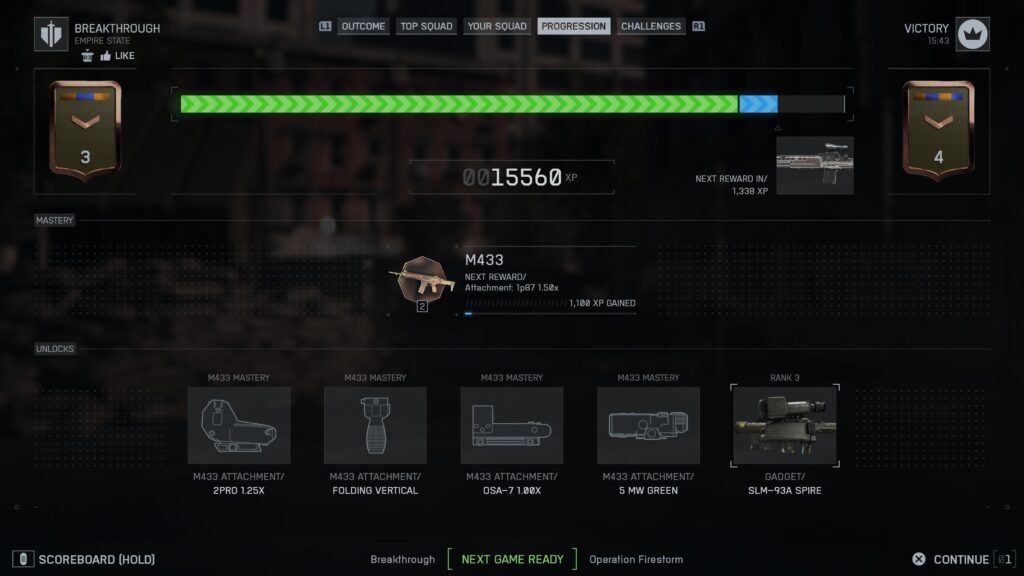Open the M433 weapon mastery badge
Viewport: 1024px width, 576px height.
[422, 281]
